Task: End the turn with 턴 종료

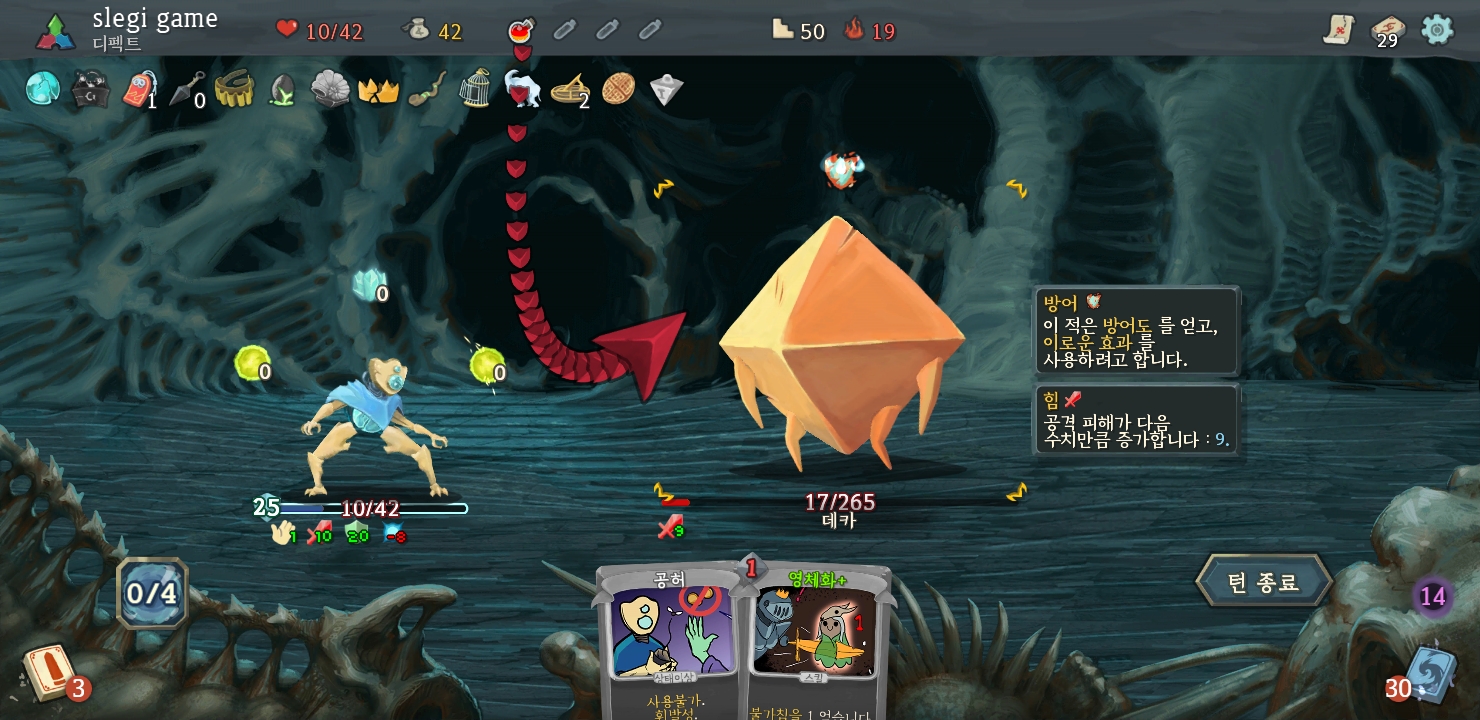Action: click(1264, 582)
